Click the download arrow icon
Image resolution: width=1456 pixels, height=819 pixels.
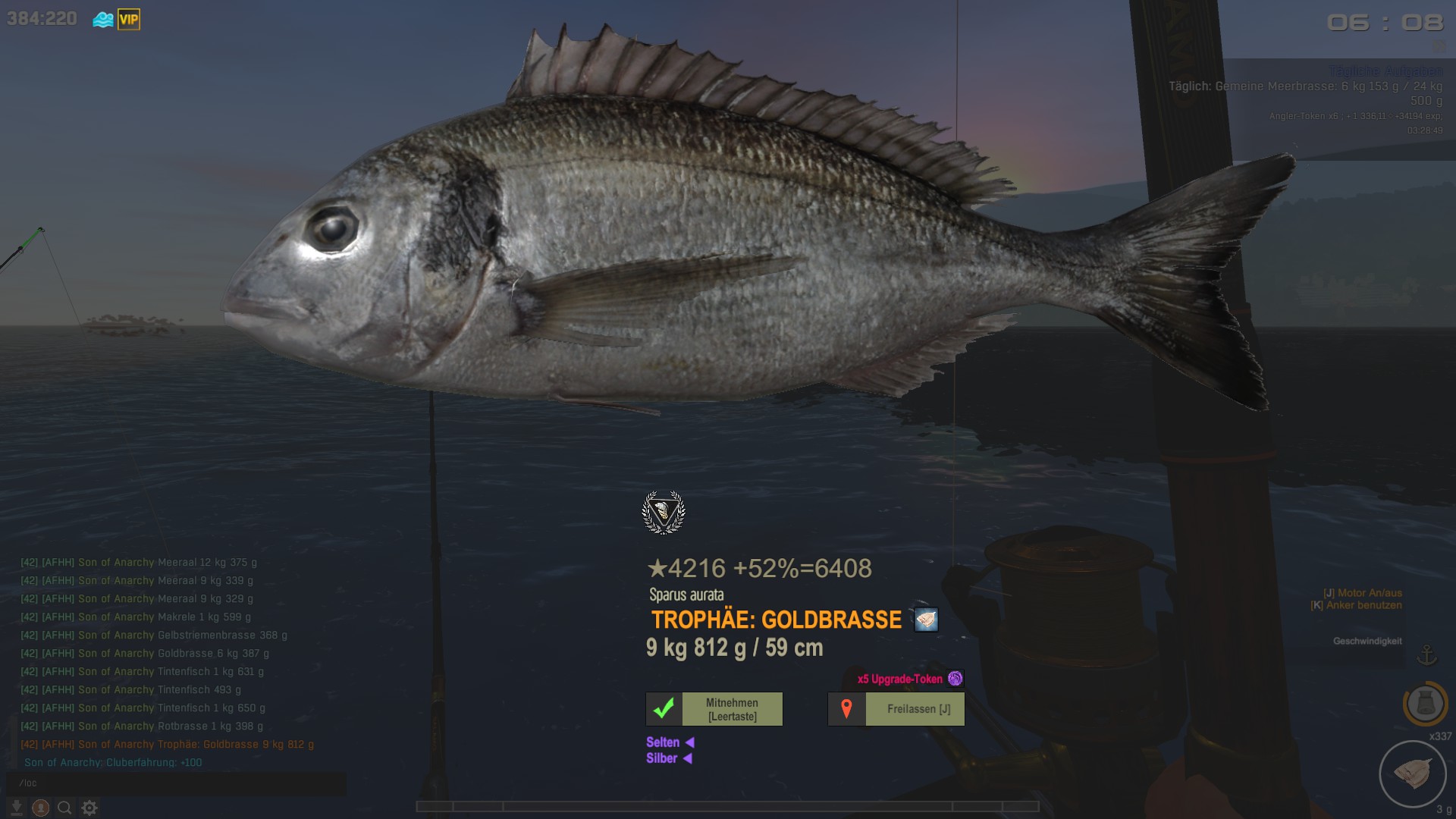pyautogui.click(x=17, y=808)
